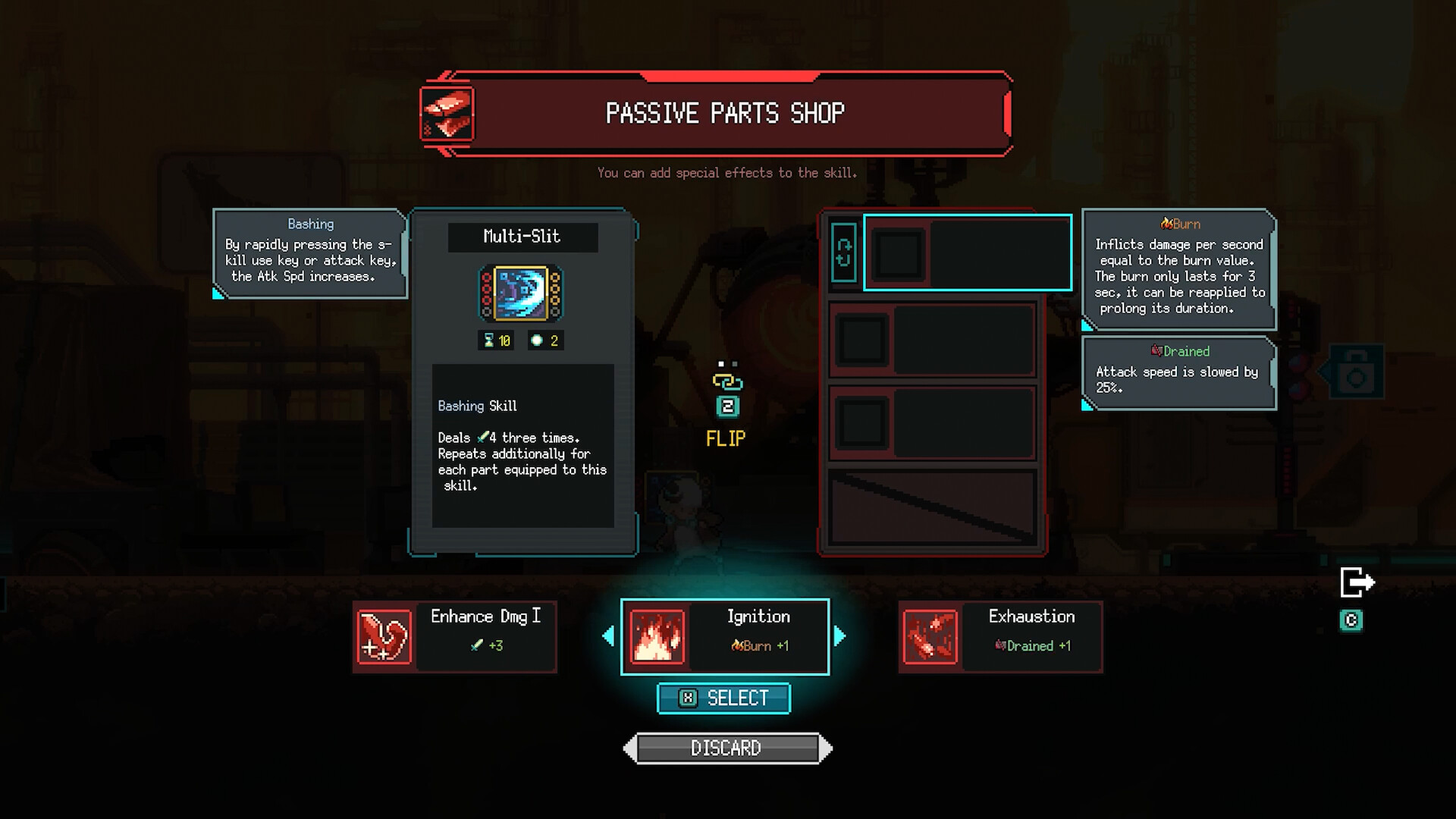Discard the offered parts
1456x819 pixels.
pos(727,748)
